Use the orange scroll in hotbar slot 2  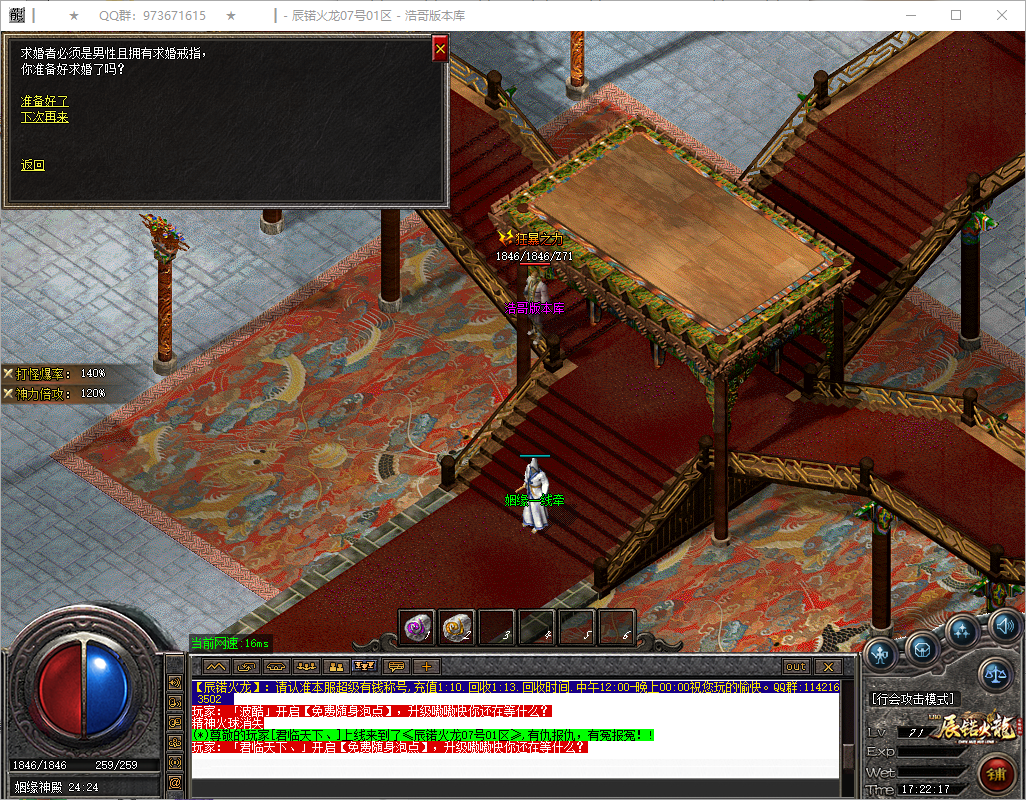pos(456,628)
